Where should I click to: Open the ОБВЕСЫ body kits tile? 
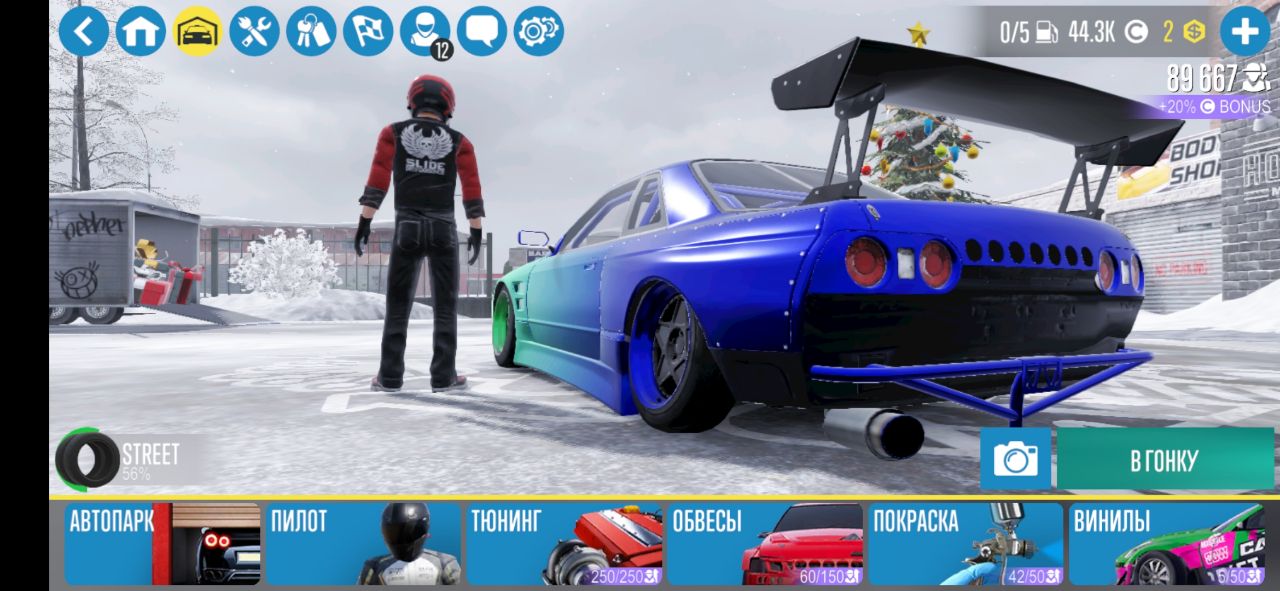765,544
